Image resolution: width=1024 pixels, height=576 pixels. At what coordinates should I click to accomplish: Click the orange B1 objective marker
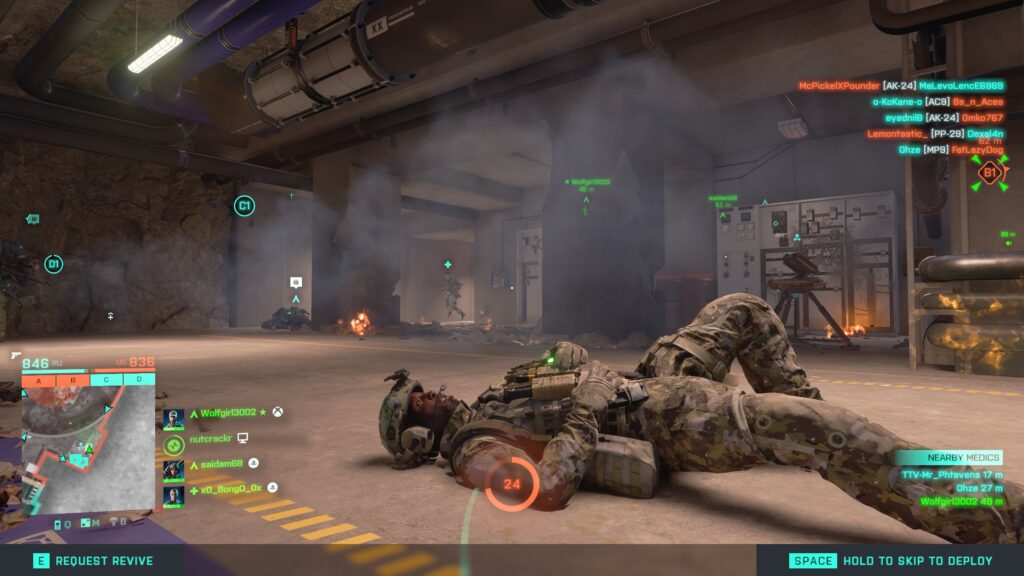coord(988,173)
